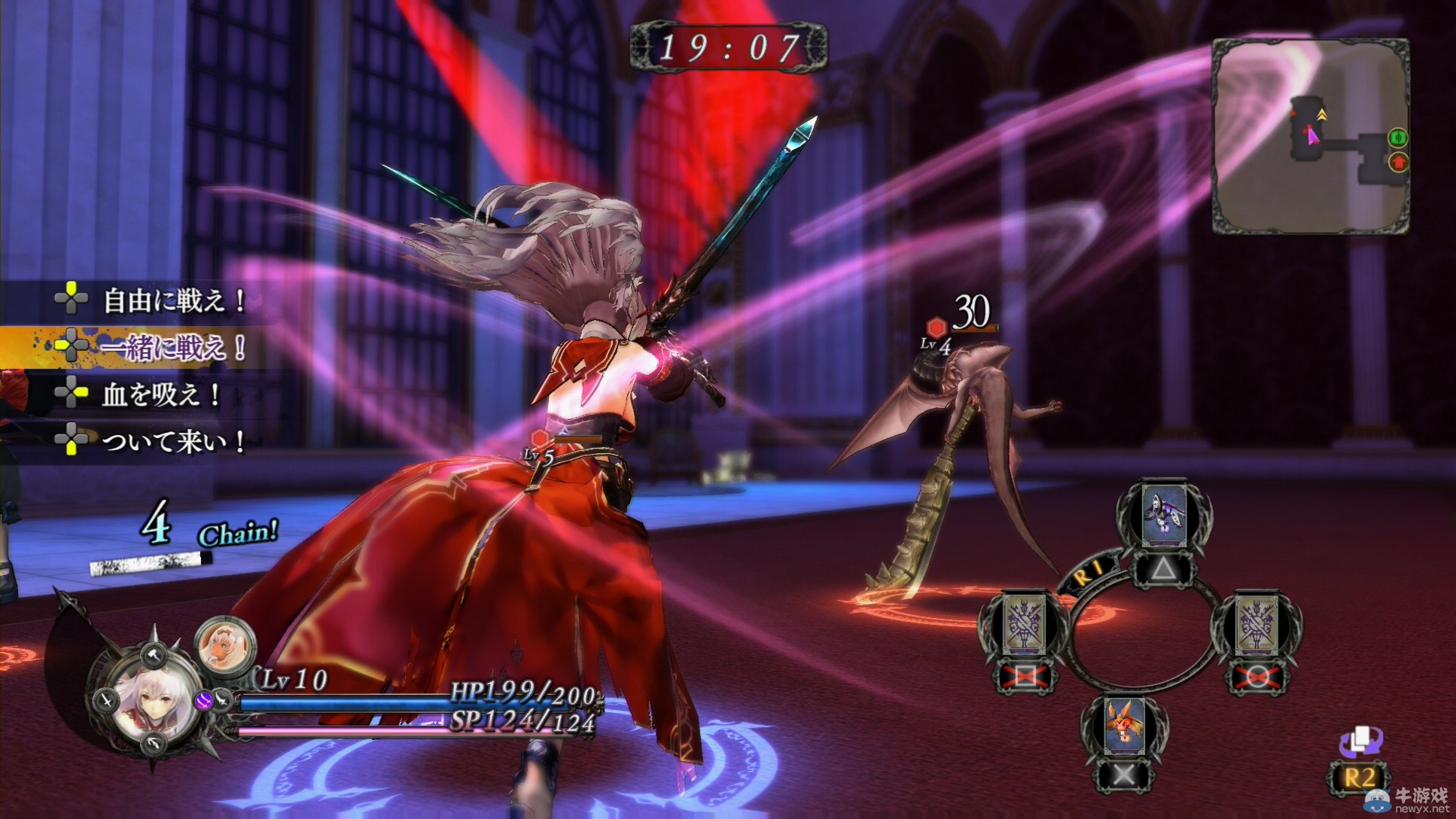The image size is (1456, 819).
Task: Open the minimap
Action: (x=1310, y=135)
